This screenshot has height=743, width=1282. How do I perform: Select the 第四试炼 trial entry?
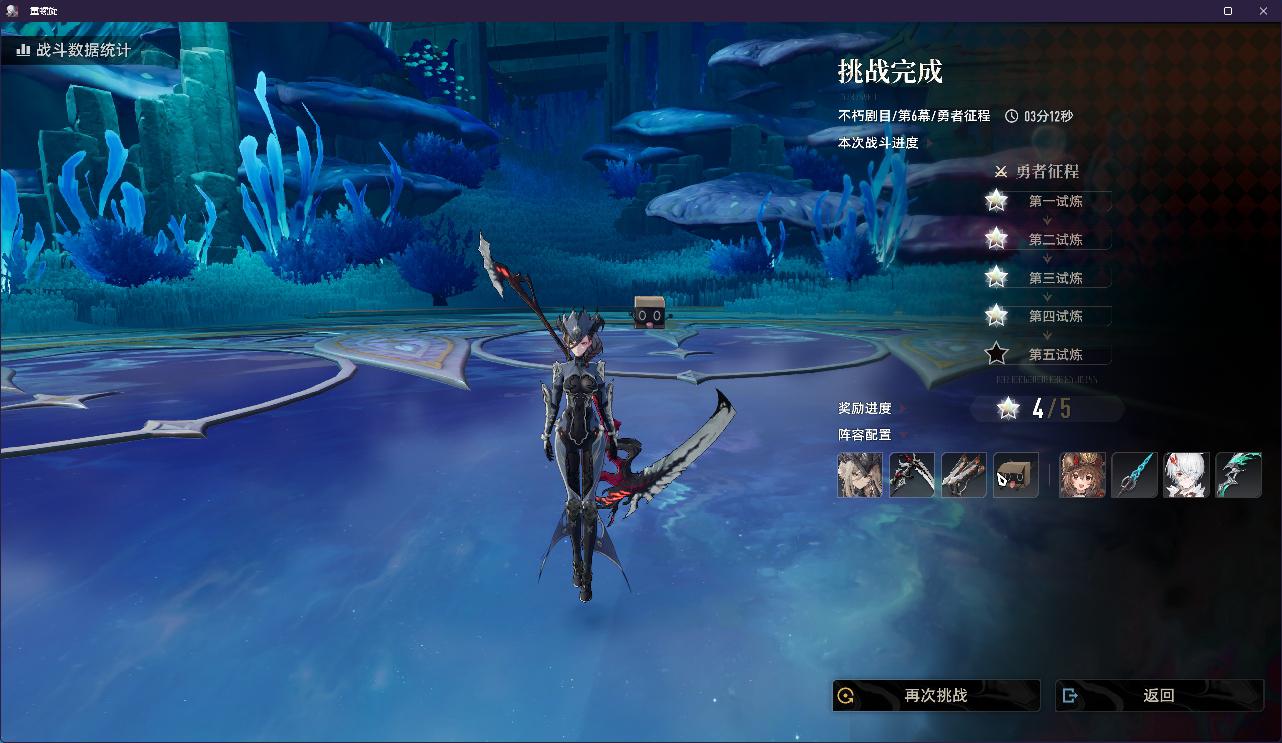(1055, 316)
